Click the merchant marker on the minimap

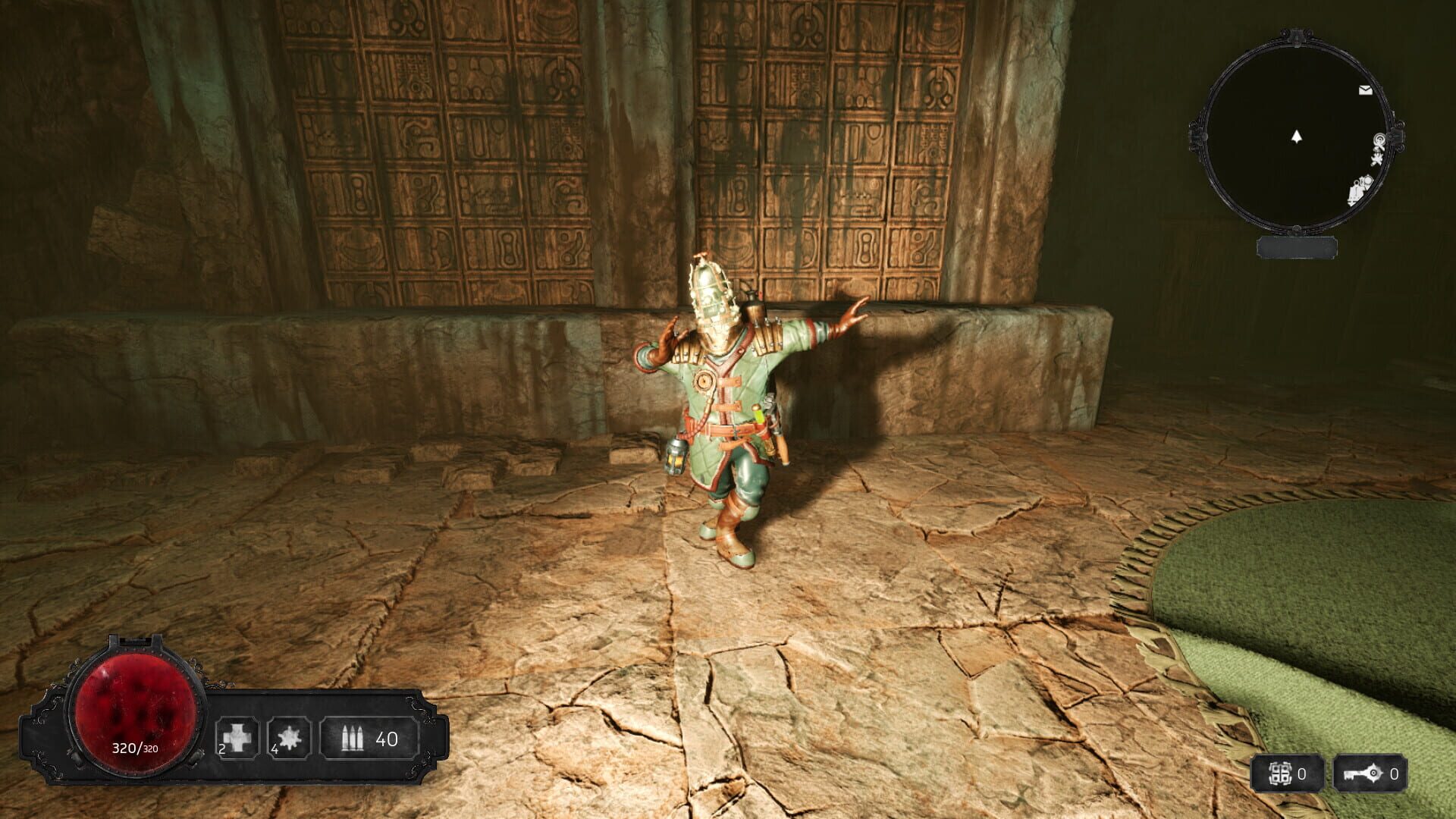click(x=1379, y=140)
